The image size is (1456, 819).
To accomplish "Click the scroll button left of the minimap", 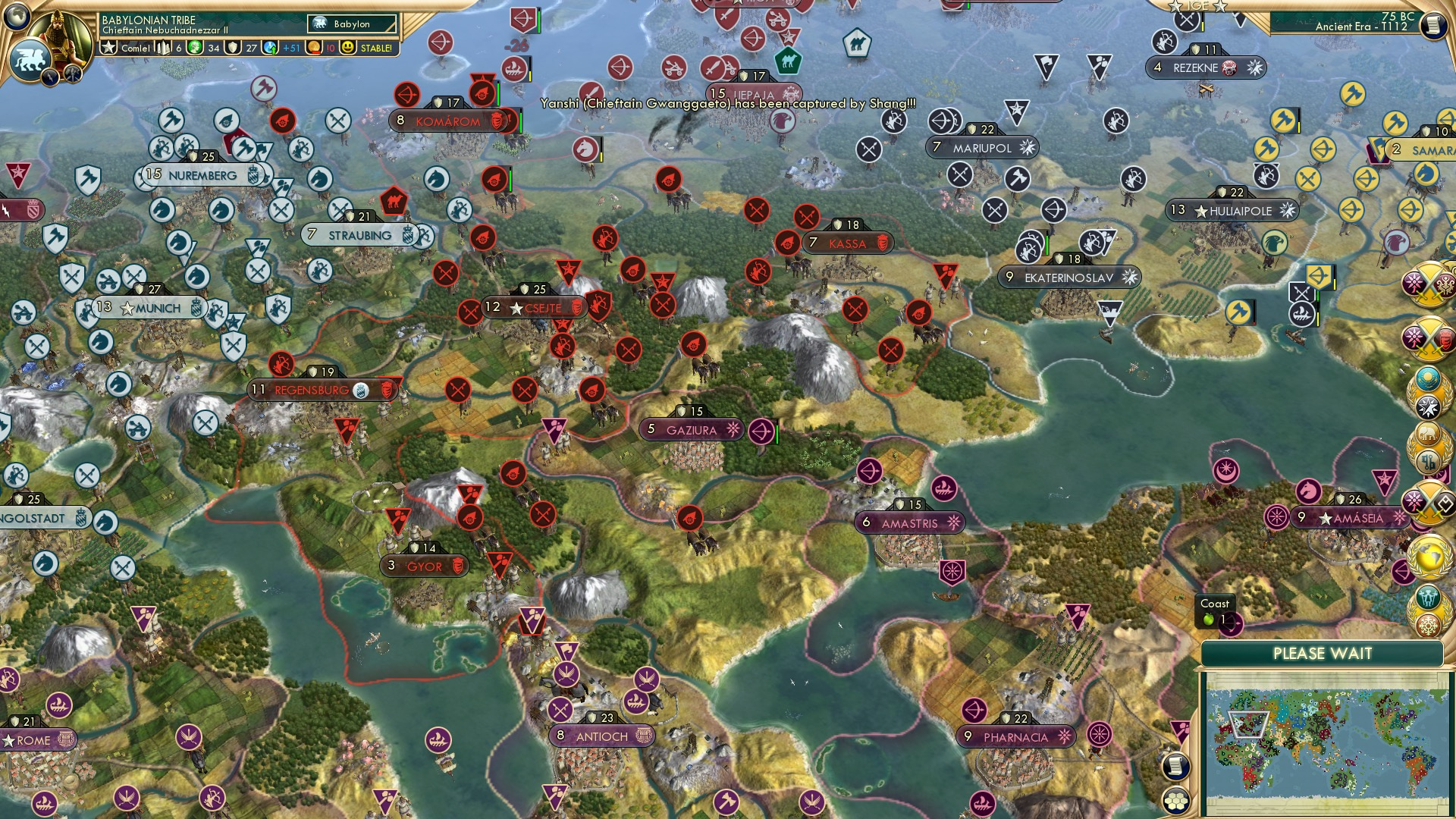I will tap(1176, 766).
